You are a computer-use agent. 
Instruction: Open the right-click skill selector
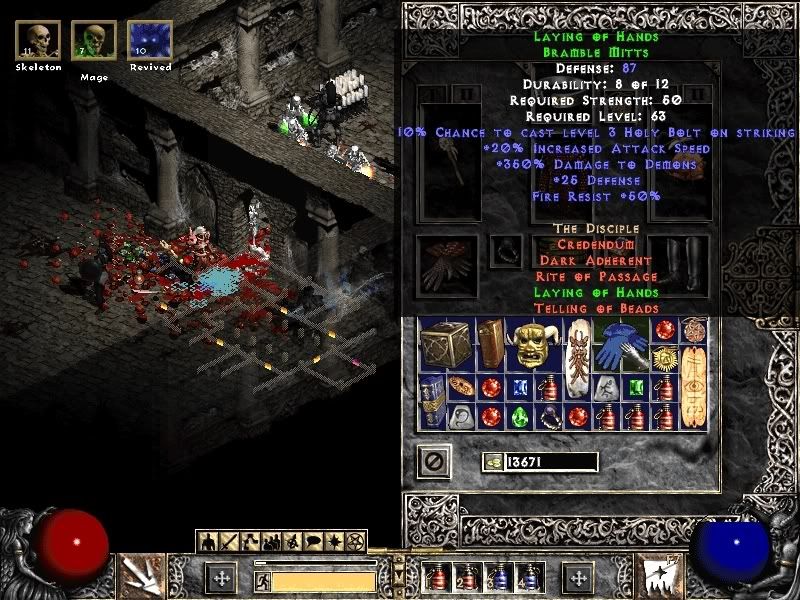(x=661, y=573)
